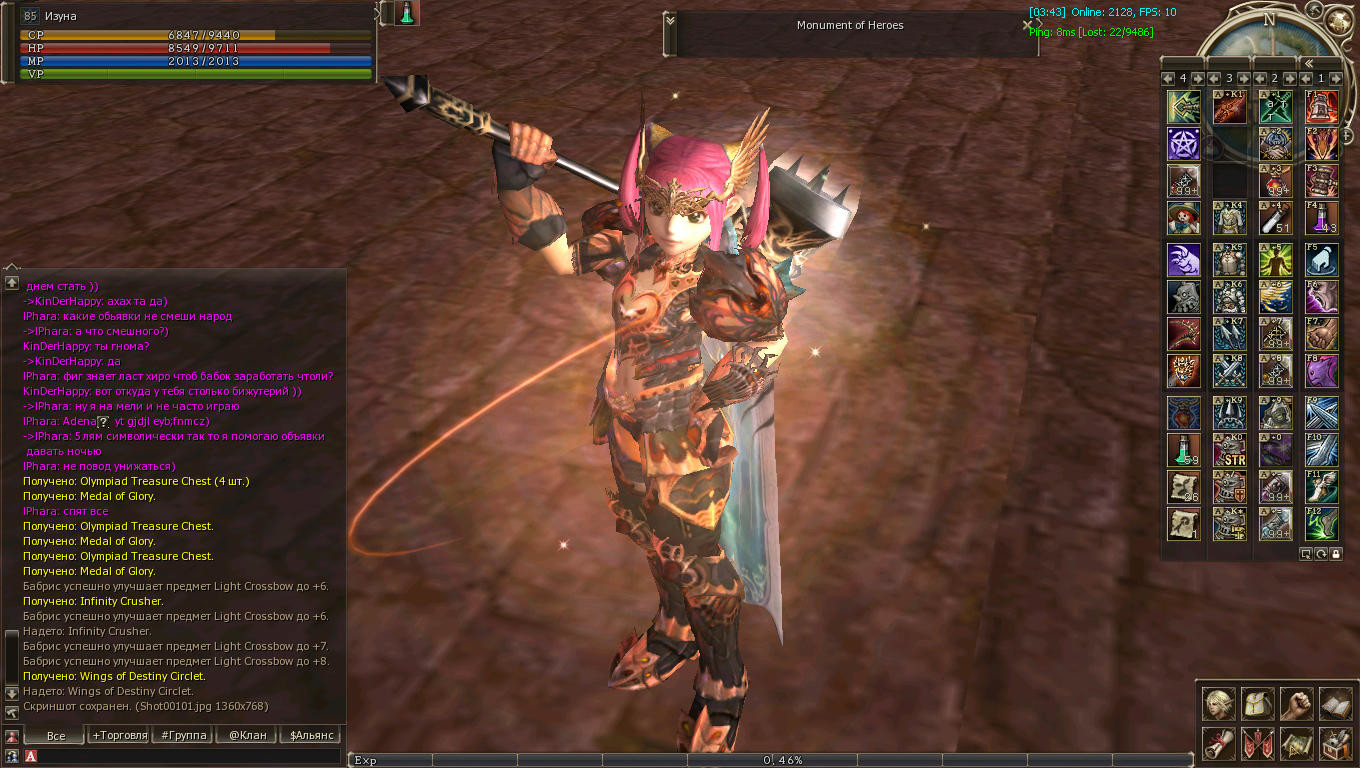Open the skills open book icon
1360x768 pixels.
click(x=1335, y=704)
